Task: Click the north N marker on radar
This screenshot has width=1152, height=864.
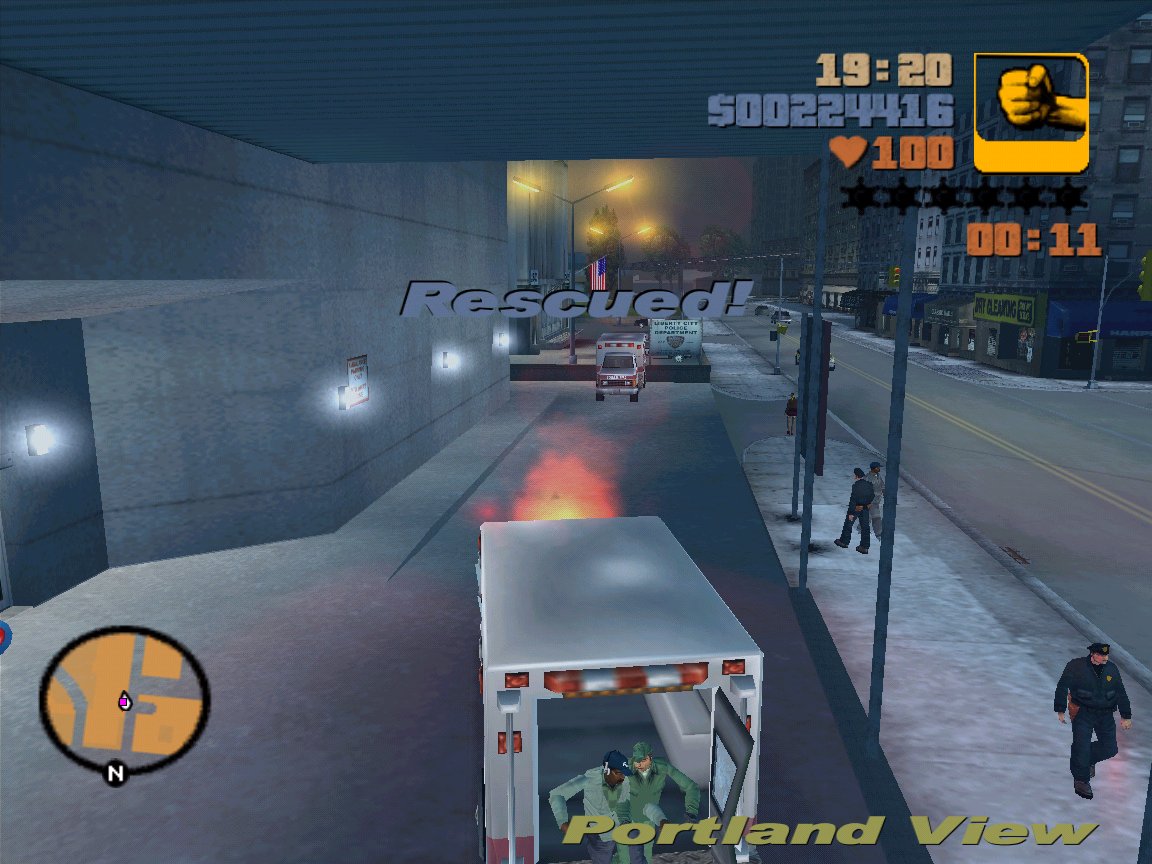Action: (x=116, y=773)
